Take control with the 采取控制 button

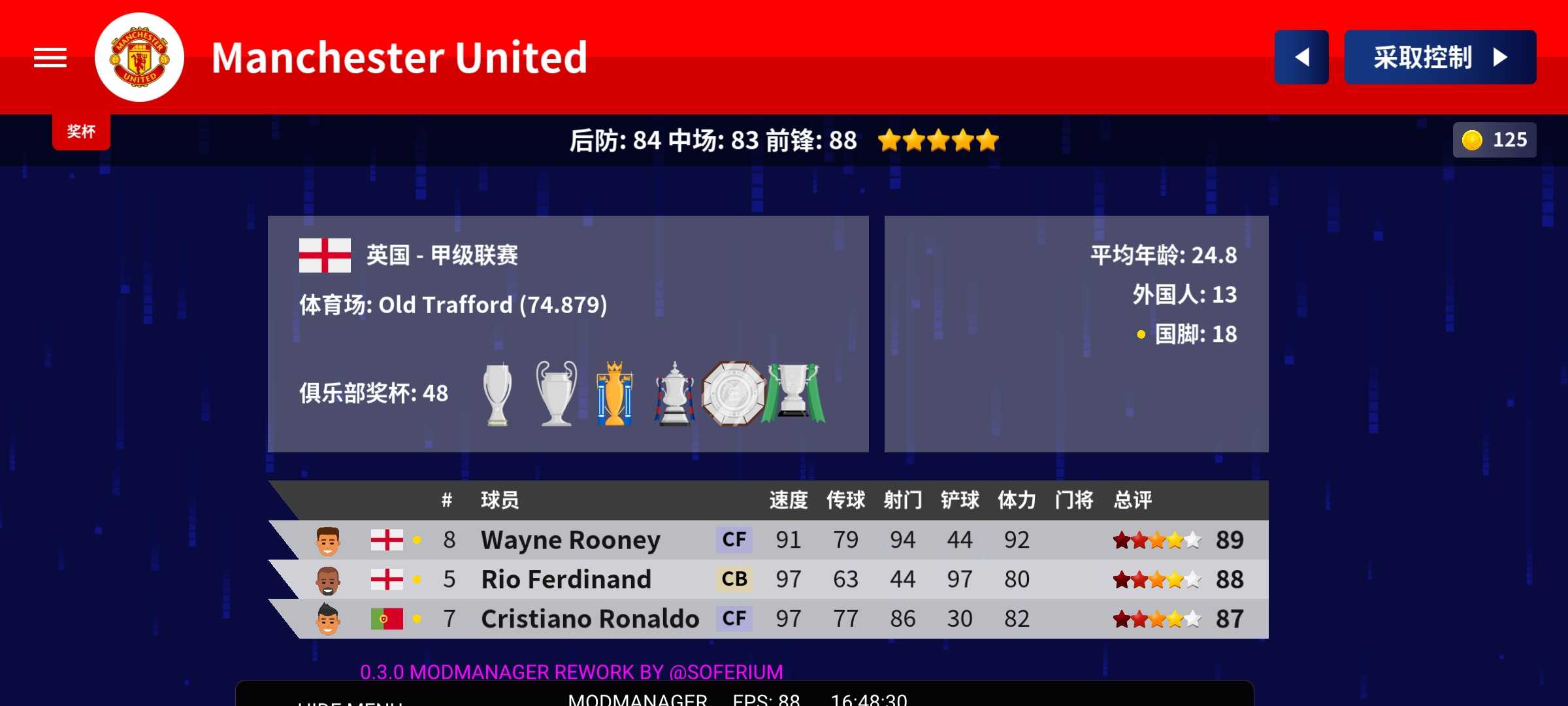(1439, 58)
